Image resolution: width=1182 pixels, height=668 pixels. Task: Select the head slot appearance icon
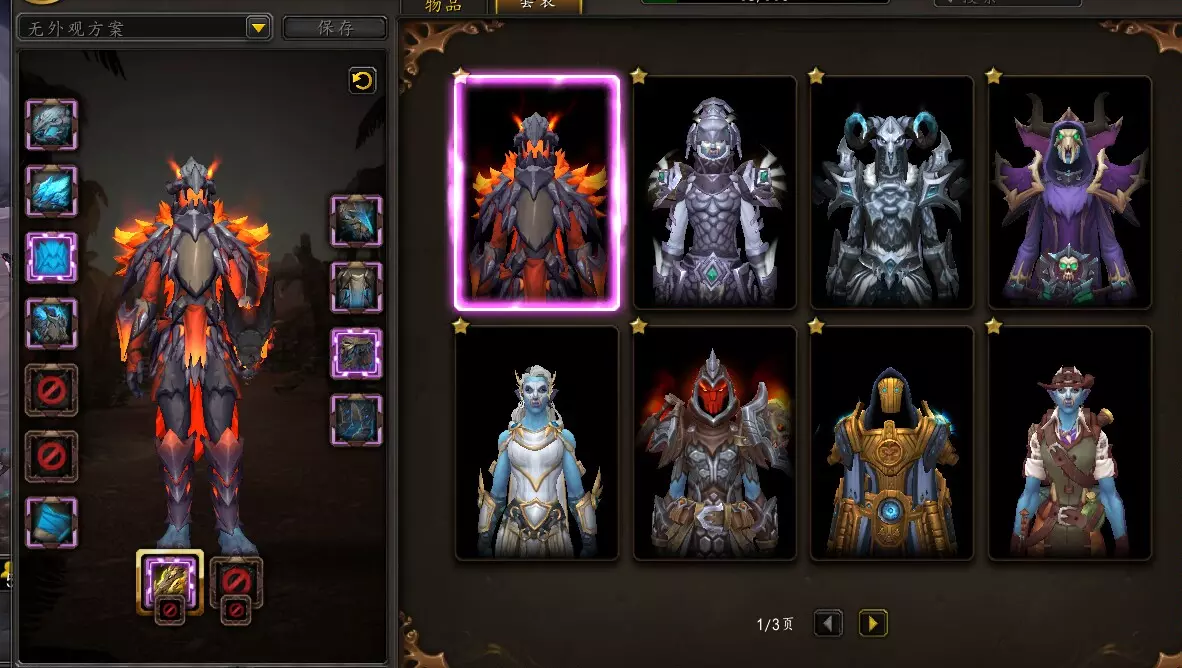(51, 124)
